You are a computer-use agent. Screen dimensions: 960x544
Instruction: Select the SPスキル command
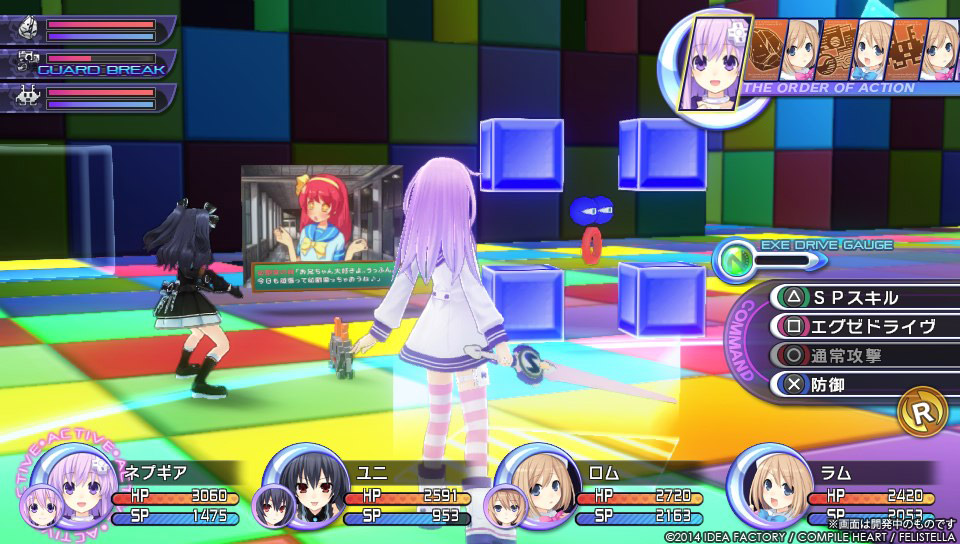coord(855,297)
